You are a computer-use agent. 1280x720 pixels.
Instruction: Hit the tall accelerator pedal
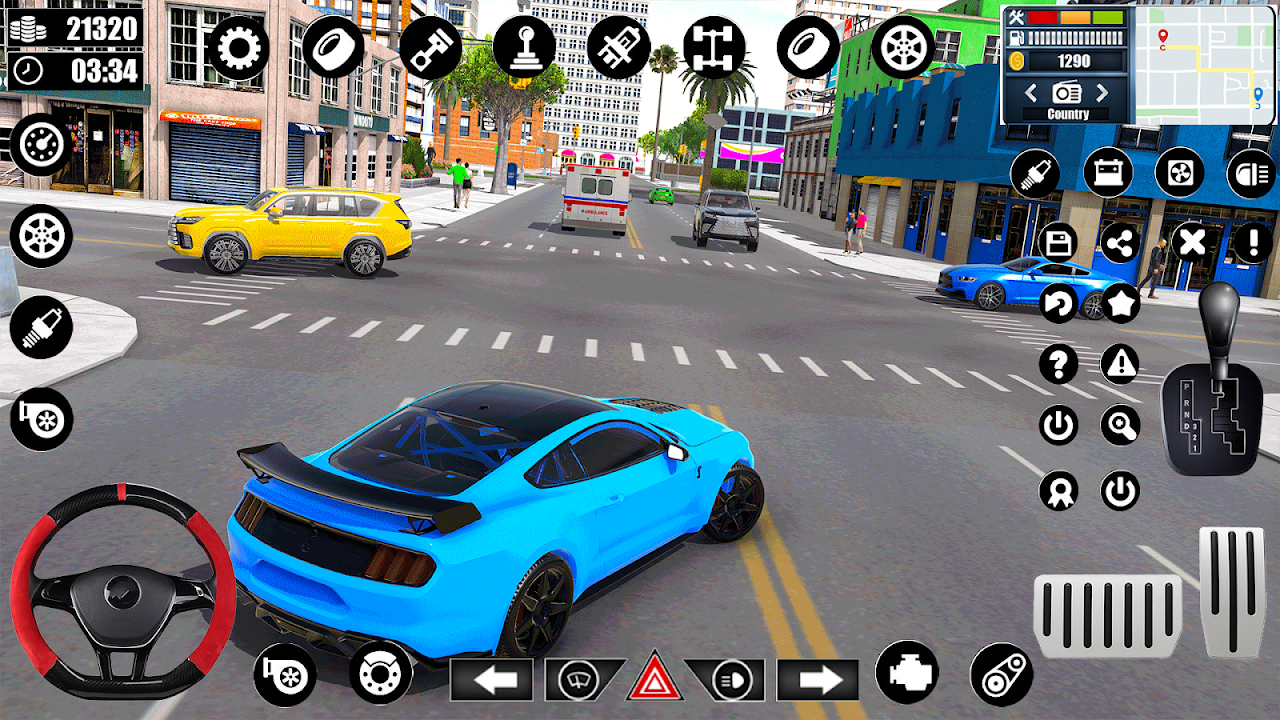coord(1231,592)
